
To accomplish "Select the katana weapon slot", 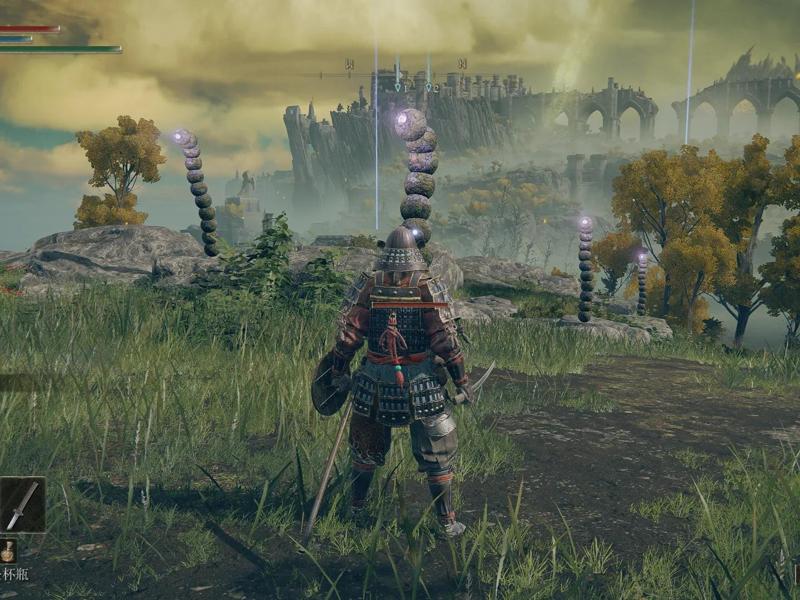I will (x=22, y=504).
